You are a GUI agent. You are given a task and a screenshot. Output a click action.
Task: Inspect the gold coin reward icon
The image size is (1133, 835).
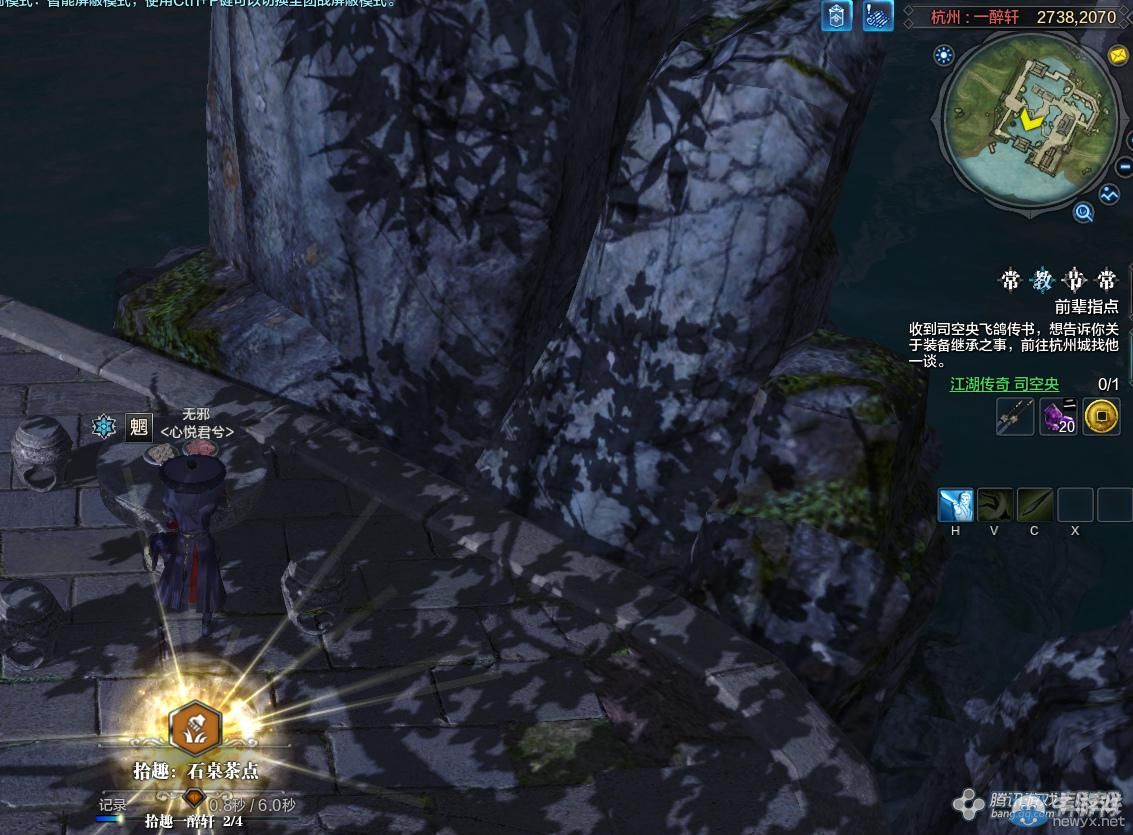pyautogui.click(x=1101, y=415)
